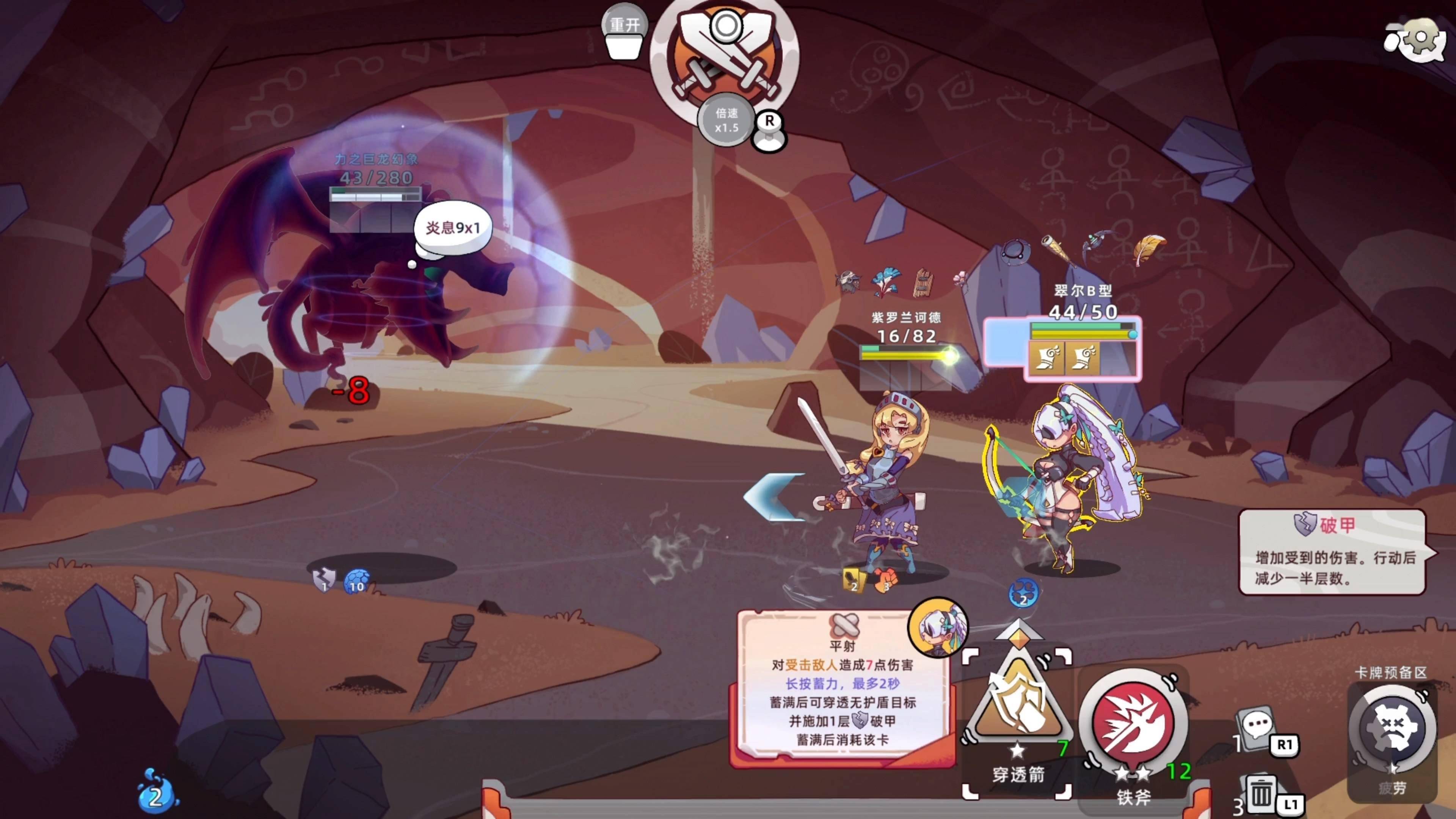Open the trash discard pile
The height and width of the screenshot is (819, 1456).
(x=1260, y=792)
